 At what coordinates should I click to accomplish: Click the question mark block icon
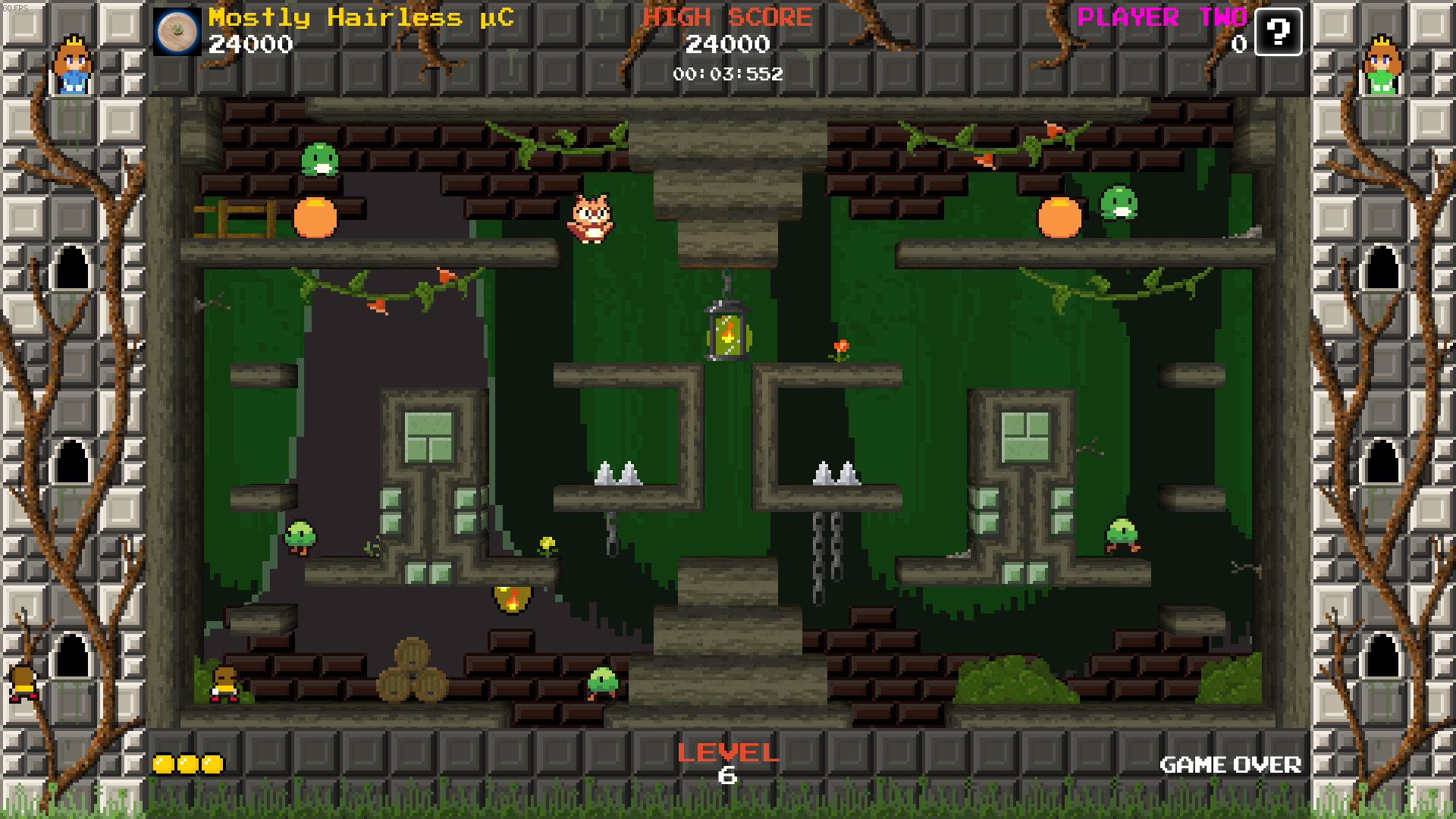pyautogui.click(x=1279, y=33)
